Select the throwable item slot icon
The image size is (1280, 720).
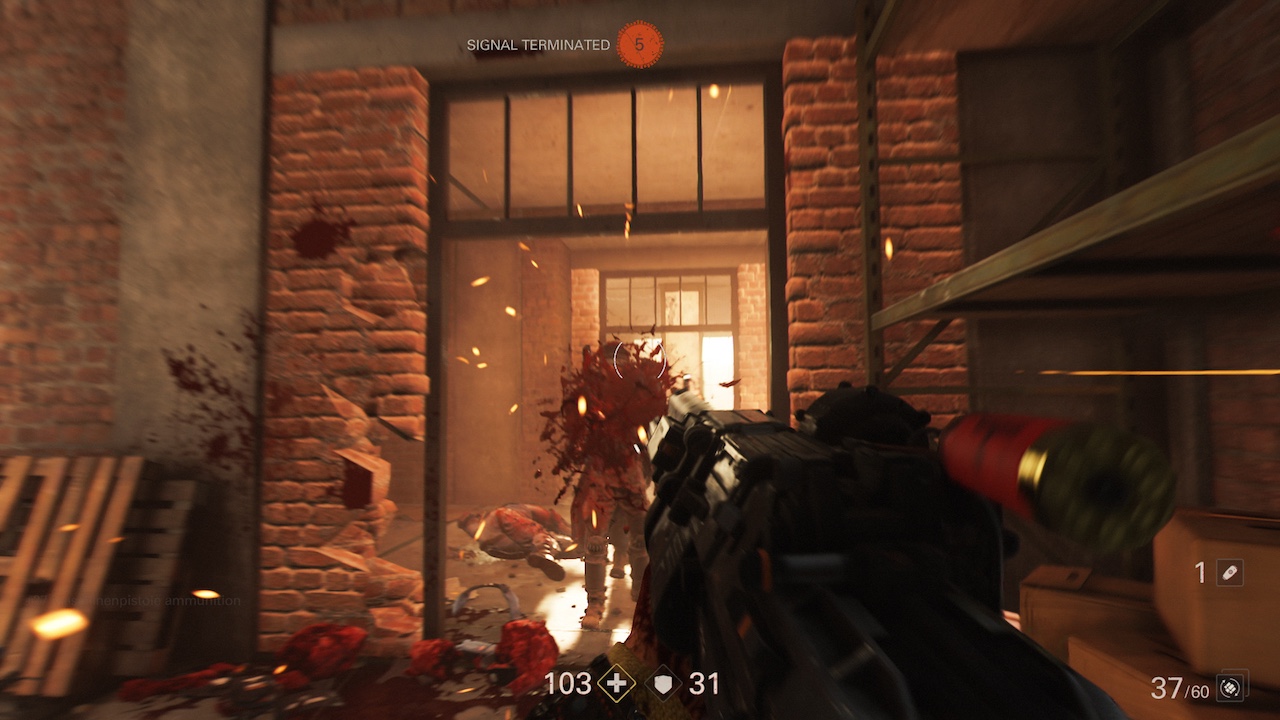click(x=1230, y=573)
